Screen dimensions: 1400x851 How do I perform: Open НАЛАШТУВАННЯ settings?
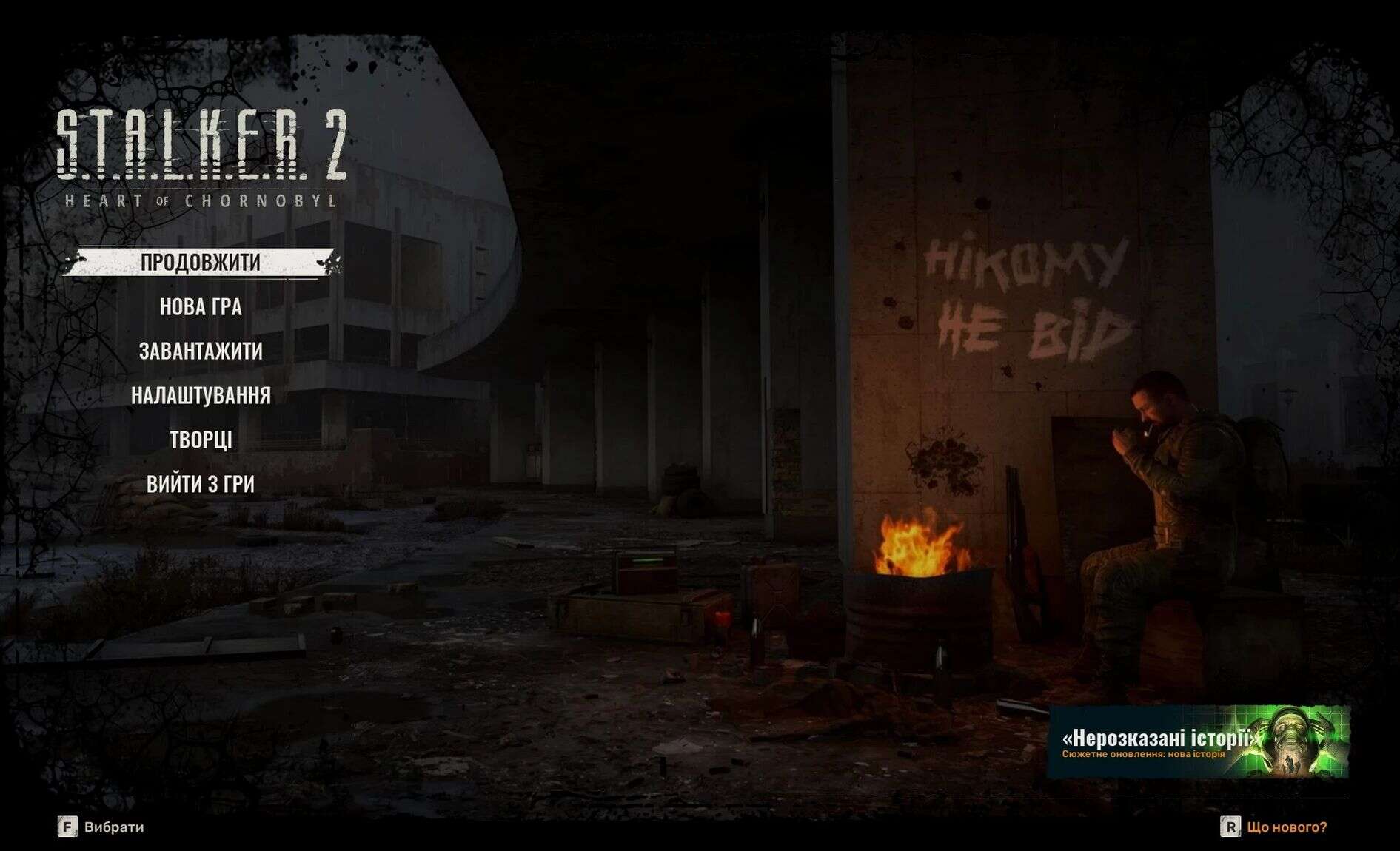pos(201,395)
